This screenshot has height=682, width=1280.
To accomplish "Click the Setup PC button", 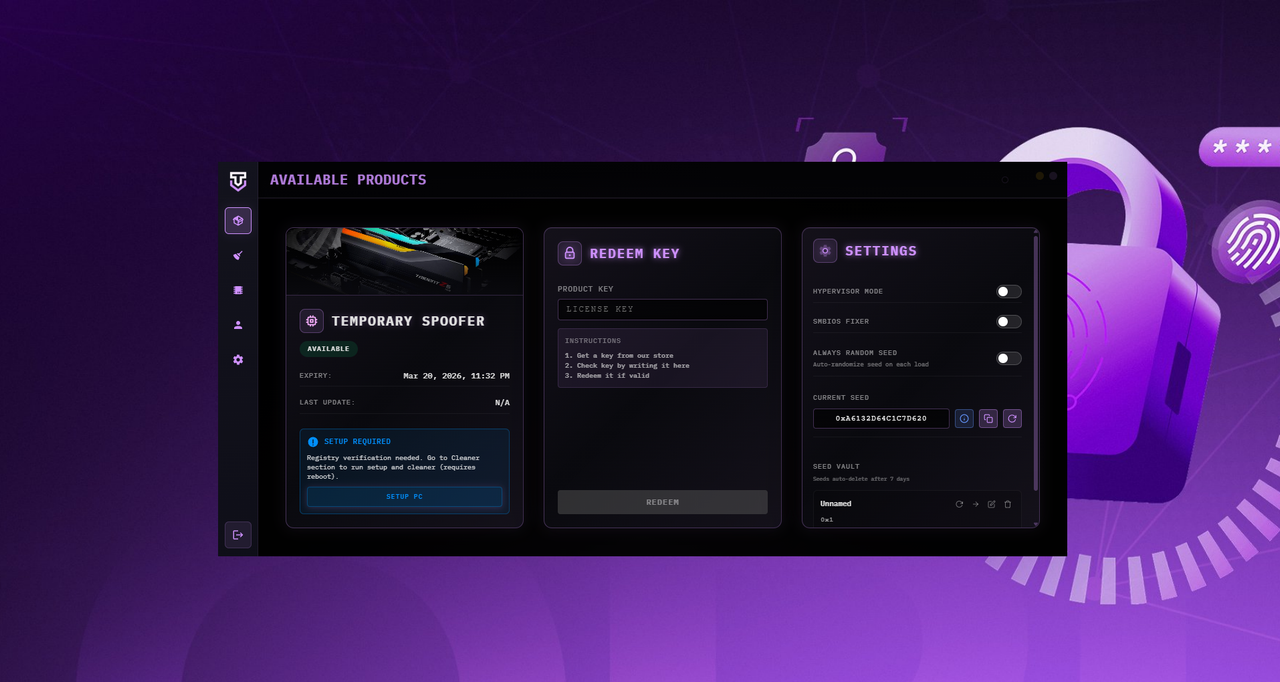I will [404, 497].
